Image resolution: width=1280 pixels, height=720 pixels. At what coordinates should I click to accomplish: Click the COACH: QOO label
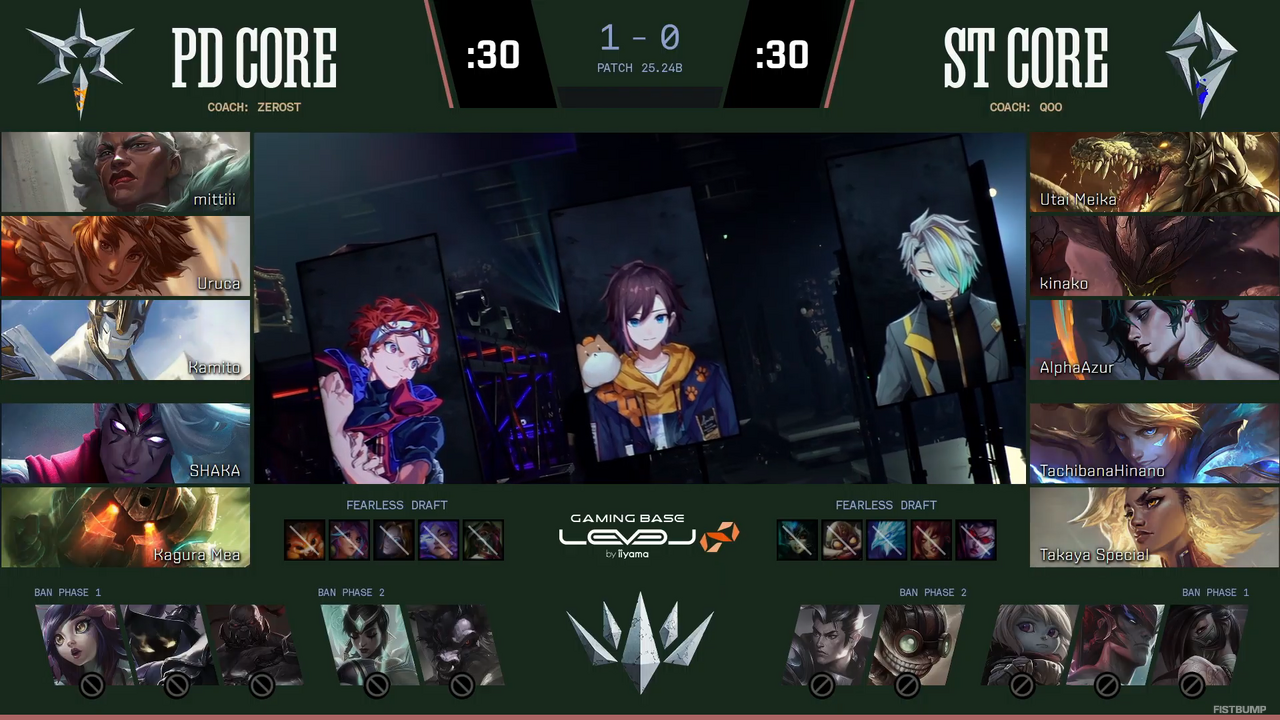coord(1025,107)
